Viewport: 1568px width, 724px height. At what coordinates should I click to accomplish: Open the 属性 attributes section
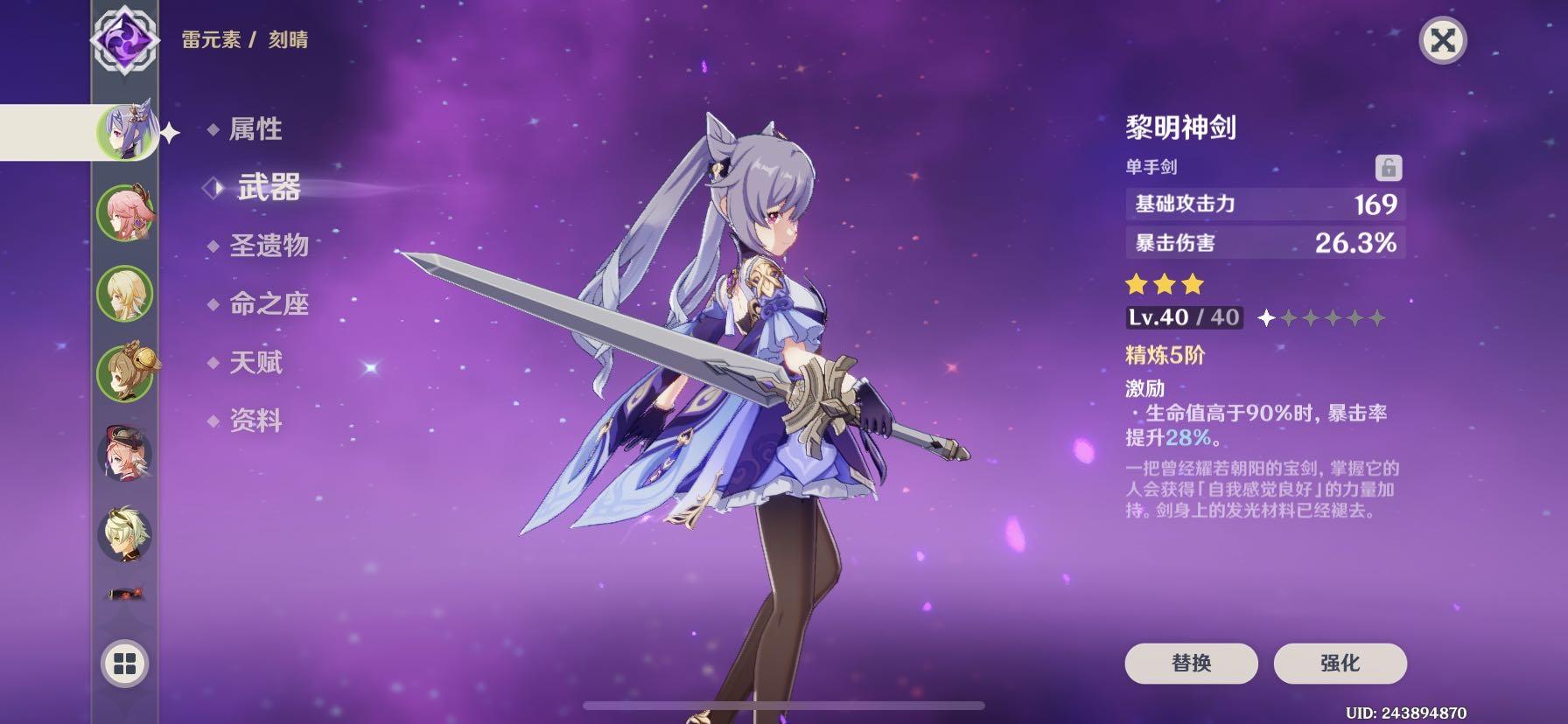click(256, 129)
